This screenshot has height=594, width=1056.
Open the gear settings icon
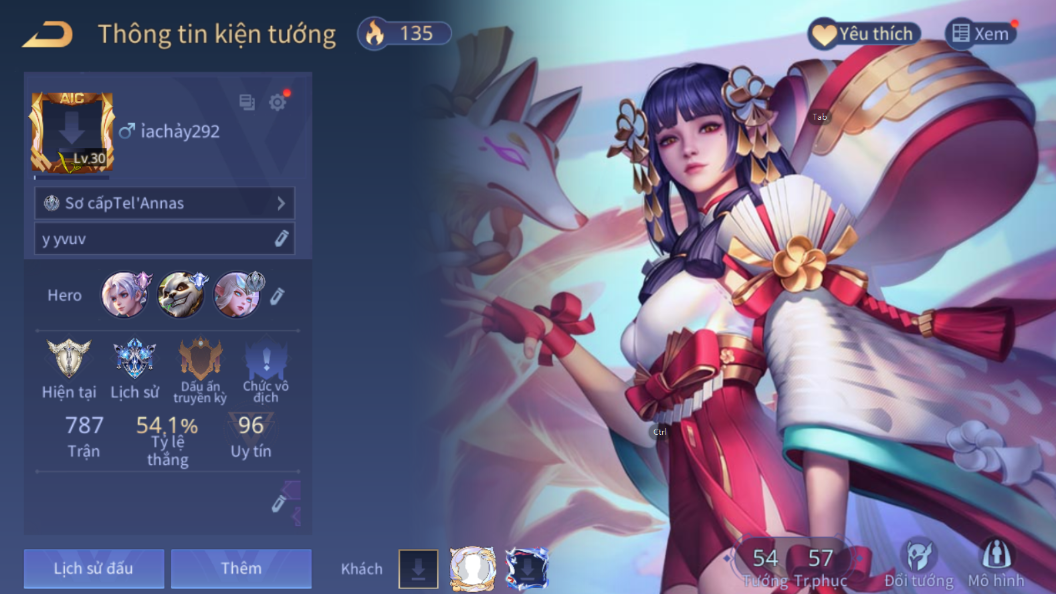pyautogui.click(x=277, y=101)
